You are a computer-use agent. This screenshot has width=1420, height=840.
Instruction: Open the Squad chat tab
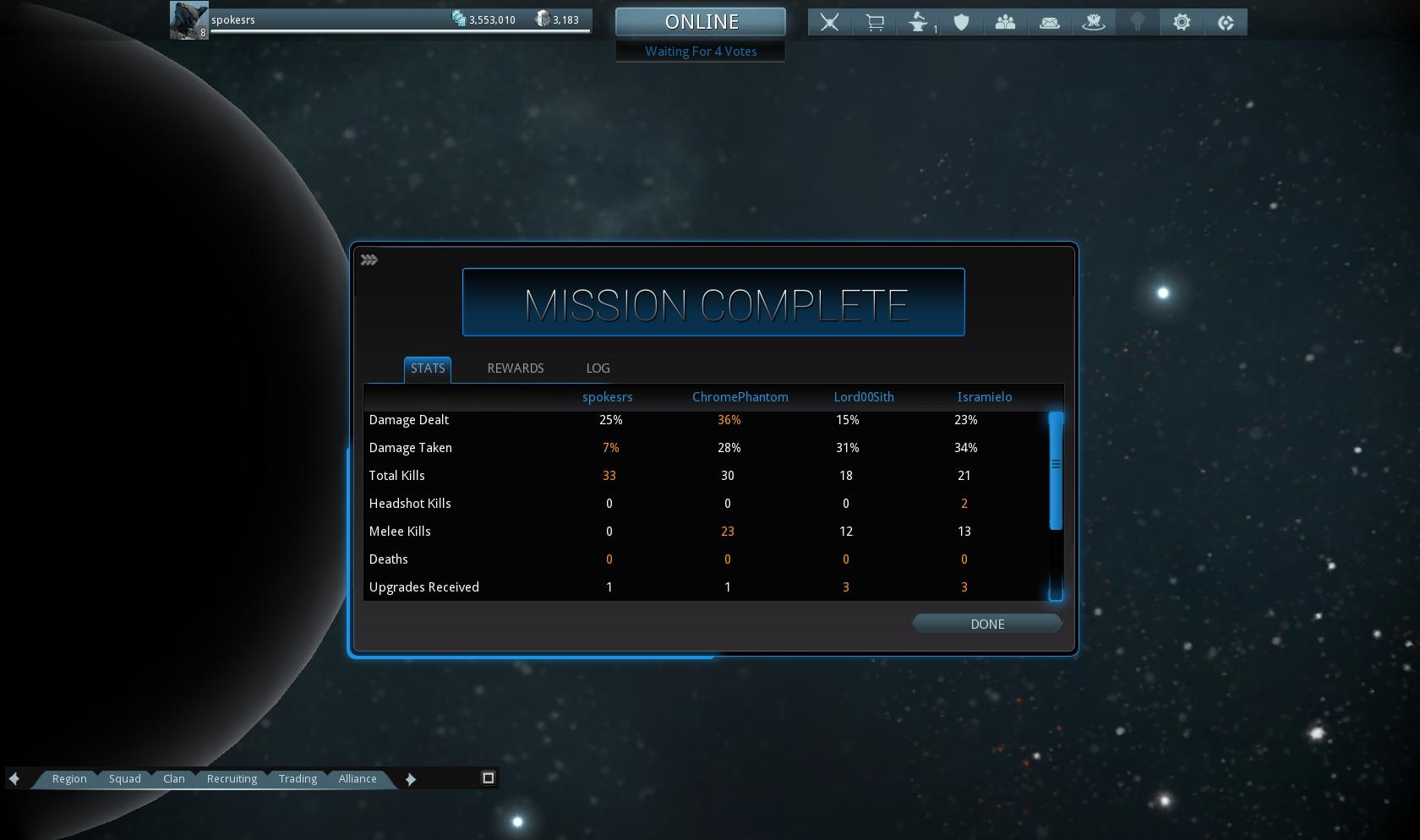[x=125, y=779]
